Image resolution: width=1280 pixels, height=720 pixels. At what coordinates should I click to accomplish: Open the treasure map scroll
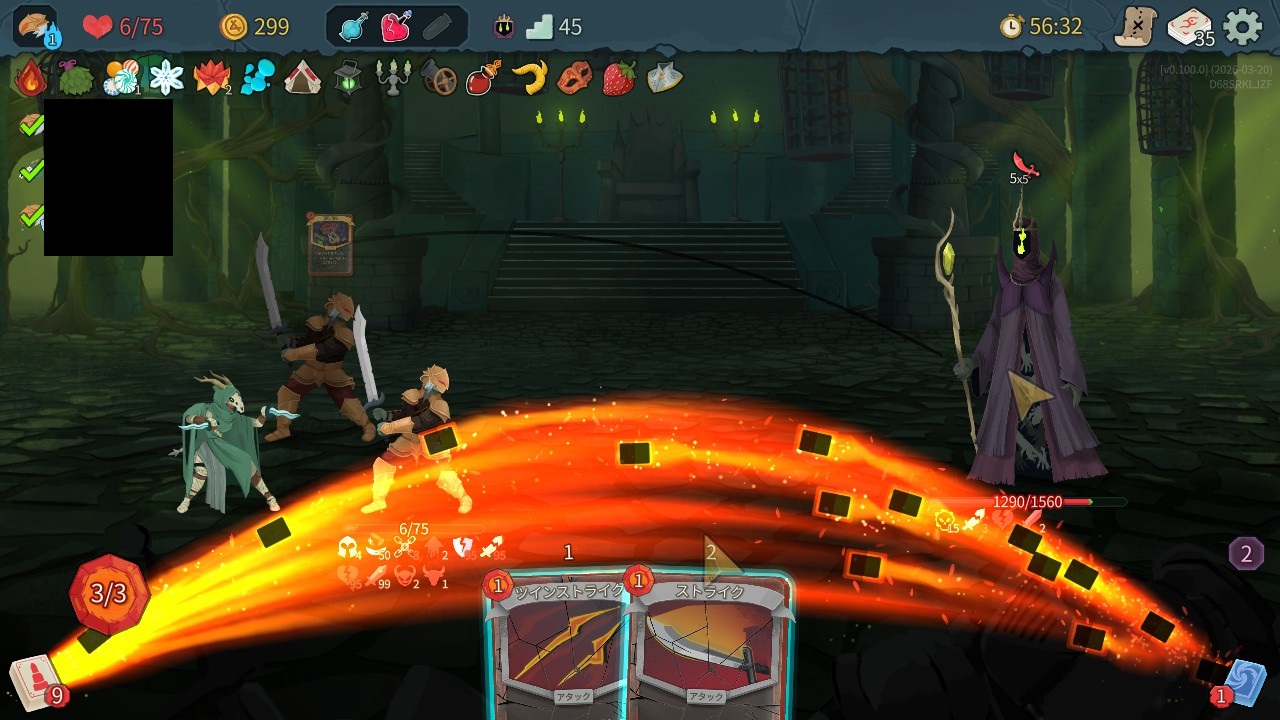(1136, 27)
